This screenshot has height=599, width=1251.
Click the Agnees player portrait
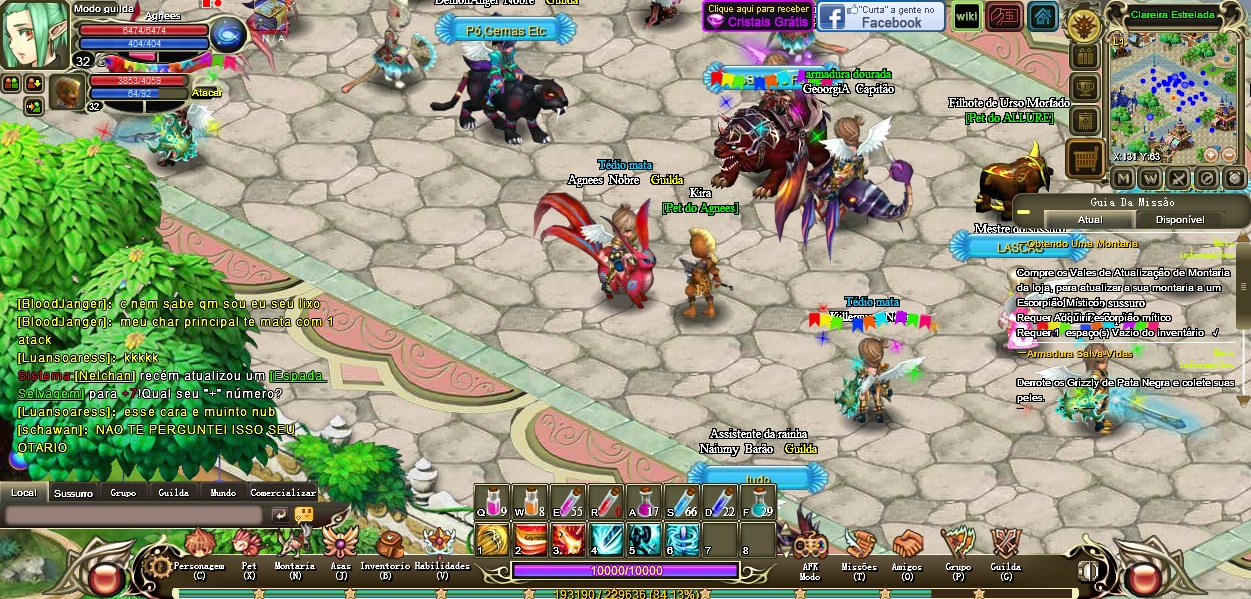[33, 35]
